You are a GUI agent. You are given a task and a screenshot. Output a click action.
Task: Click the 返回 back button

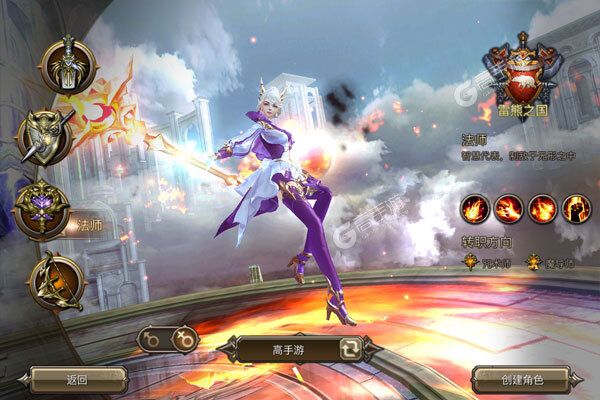tap(77, 379)
